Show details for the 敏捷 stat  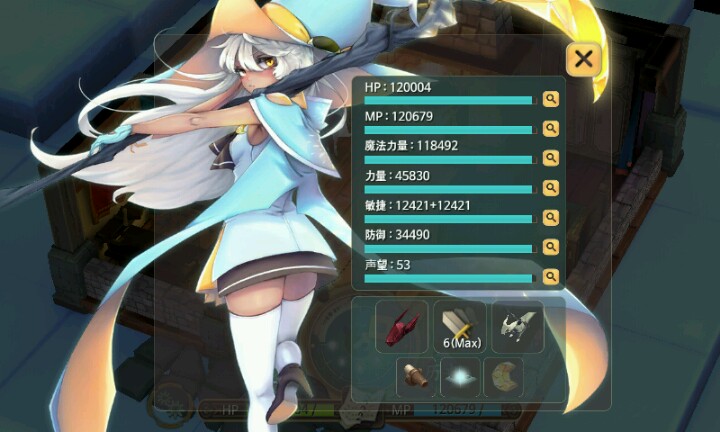click(x=550, y=217)
